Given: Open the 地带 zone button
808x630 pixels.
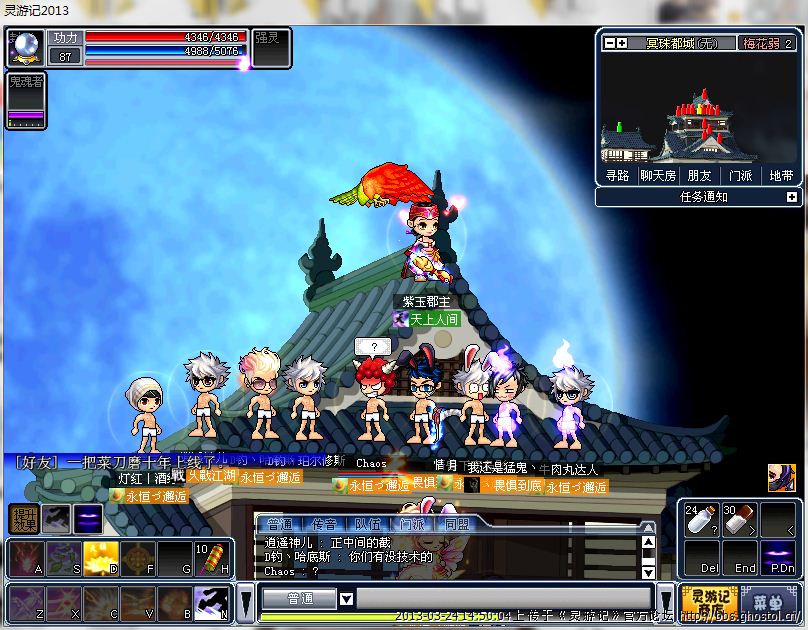Looking at the screenshot, I should (x=781, y=175).
